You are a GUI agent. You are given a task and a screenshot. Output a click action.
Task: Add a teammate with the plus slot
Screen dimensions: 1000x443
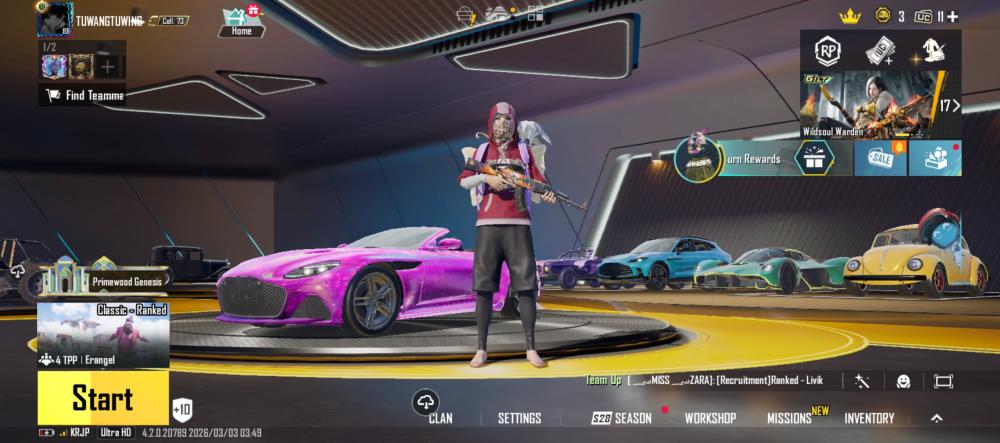coord(108,66)
